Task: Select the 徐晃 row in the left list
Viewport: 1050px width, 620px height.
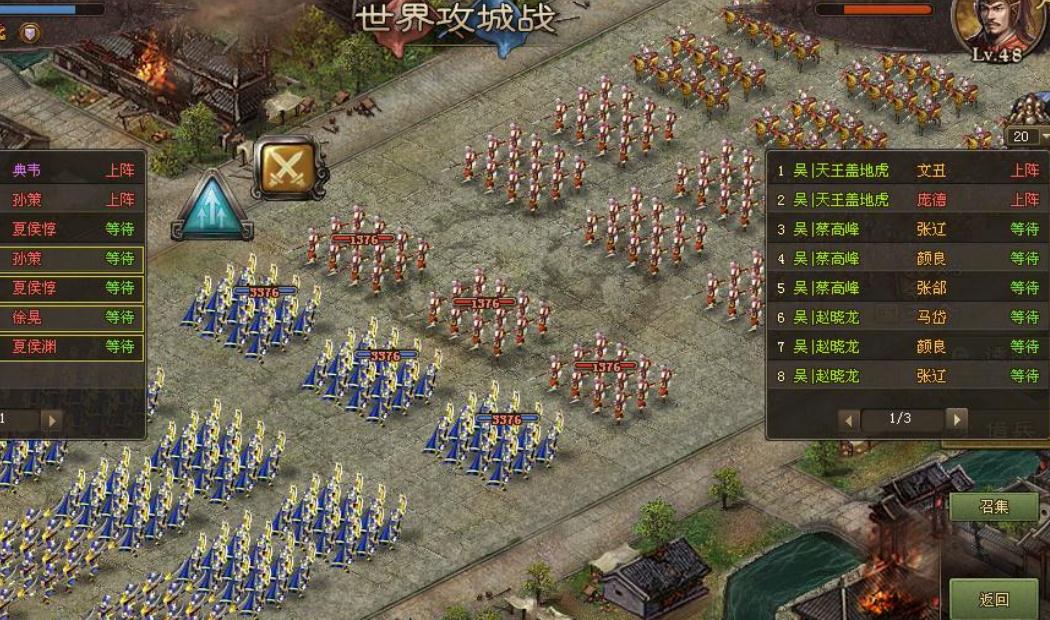Action: click(70, 318)
